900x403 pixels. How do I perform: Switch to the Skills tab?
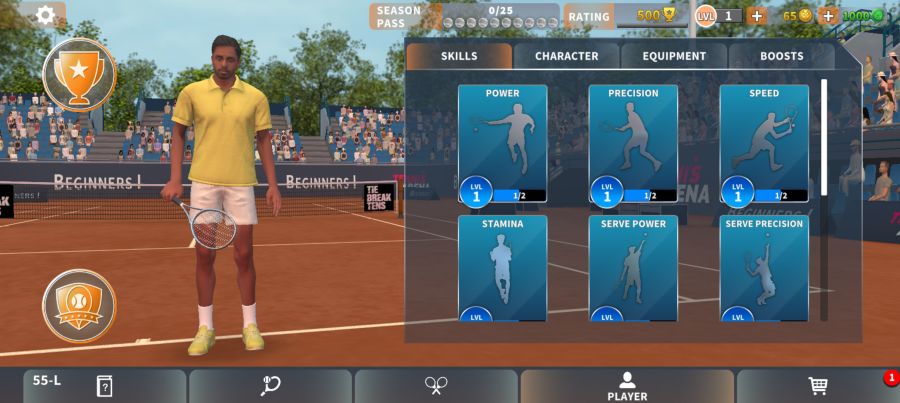459,56
